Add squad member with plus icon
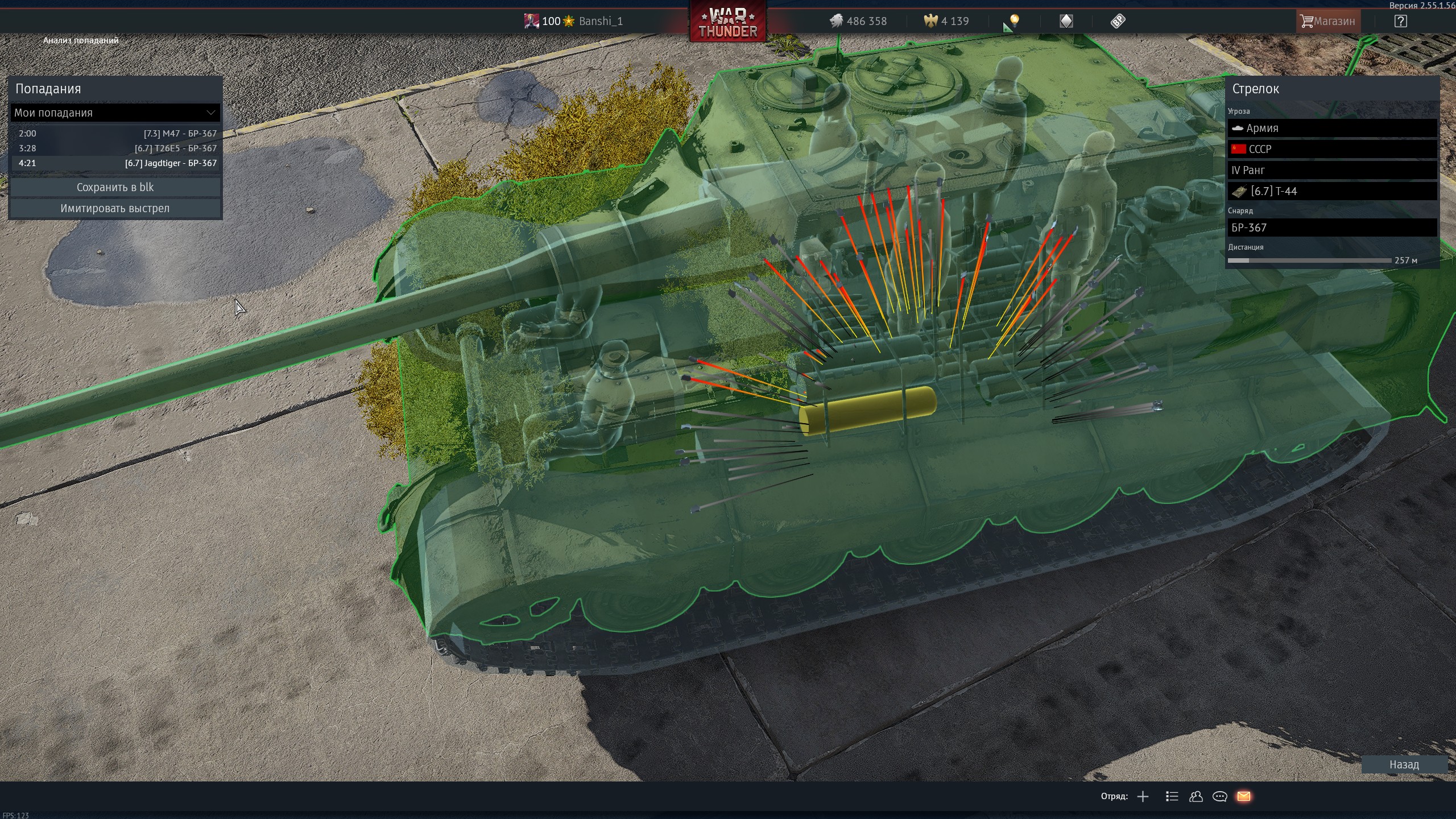 pyautogui.click(x=1143, y=796)
